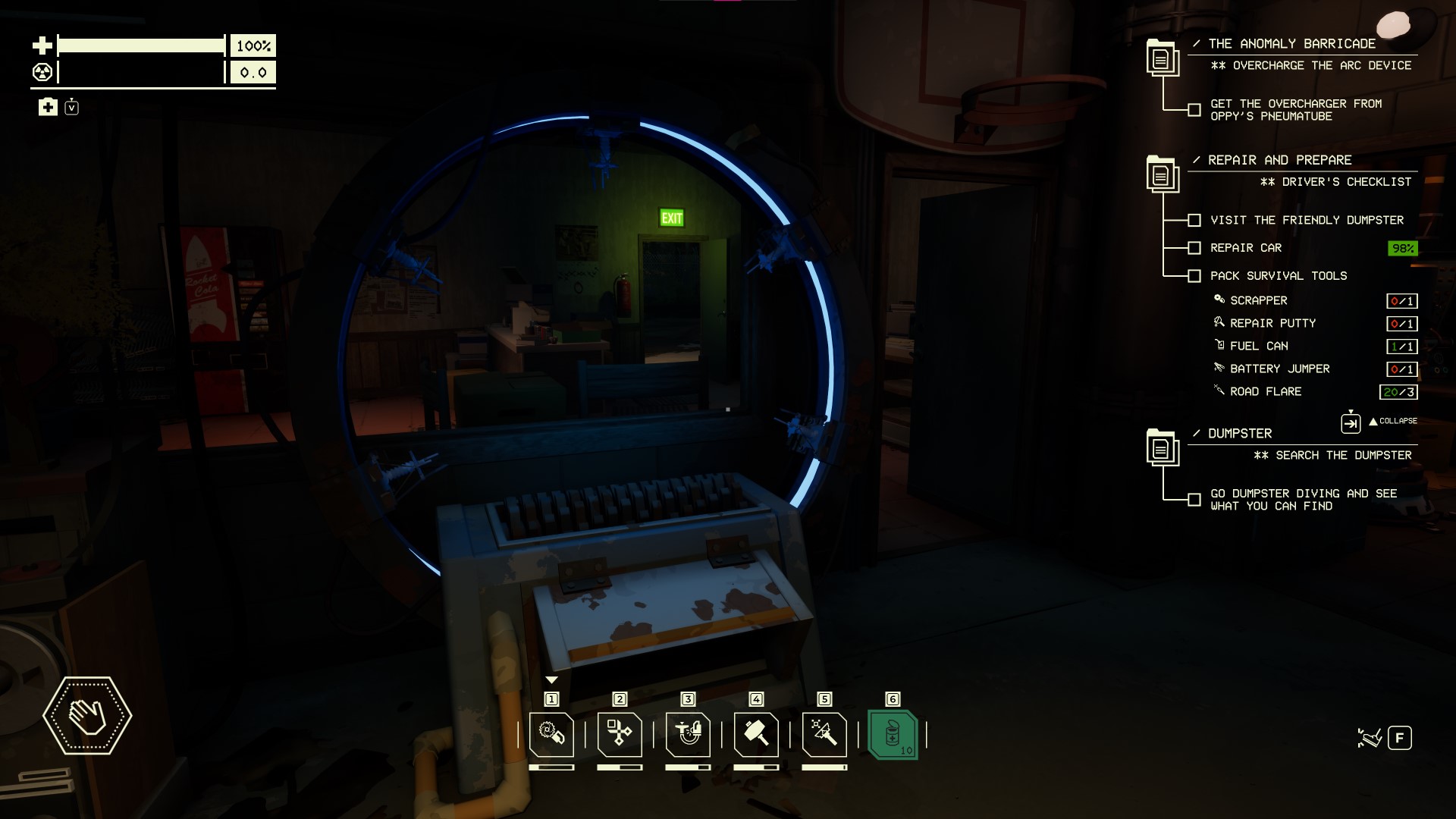Click the medkit quick-heal icon

[48, 107]
